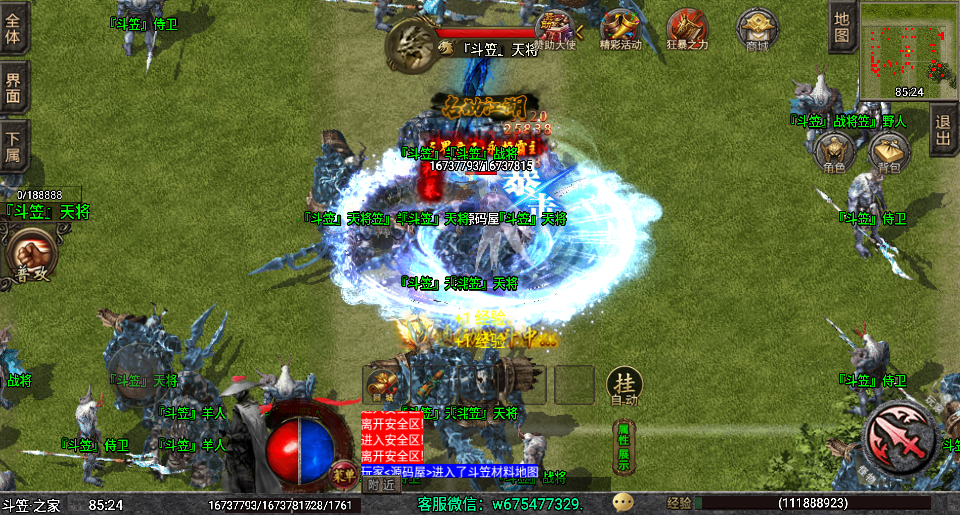The image size is (960, 515).
Task: Select the 界面 side tab
Action: (x=13, y=87)
